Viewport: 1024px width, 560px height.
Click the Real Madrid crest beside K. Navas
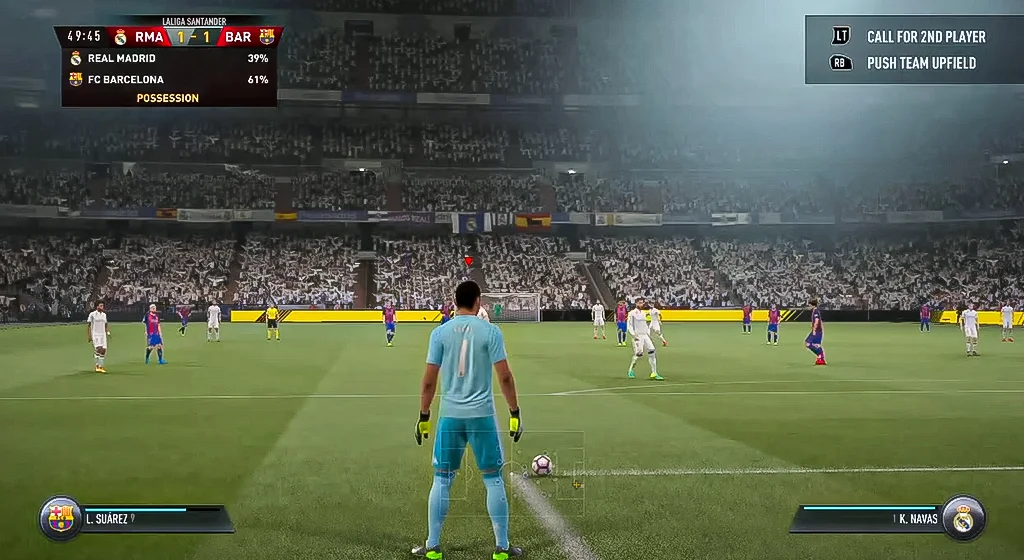tap(963, 518)
